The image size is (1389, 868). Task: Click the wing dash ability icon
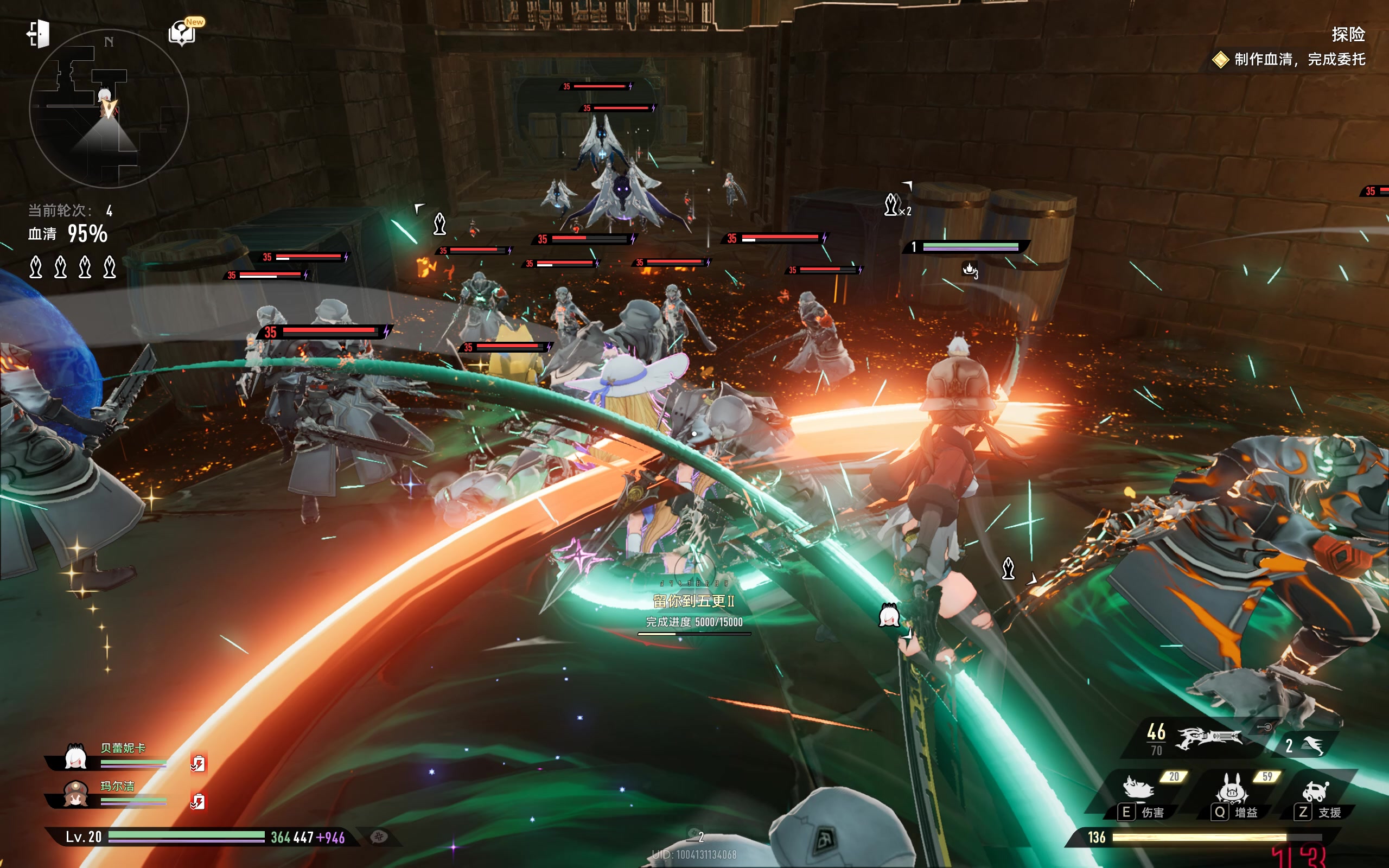click(1312, 745)
